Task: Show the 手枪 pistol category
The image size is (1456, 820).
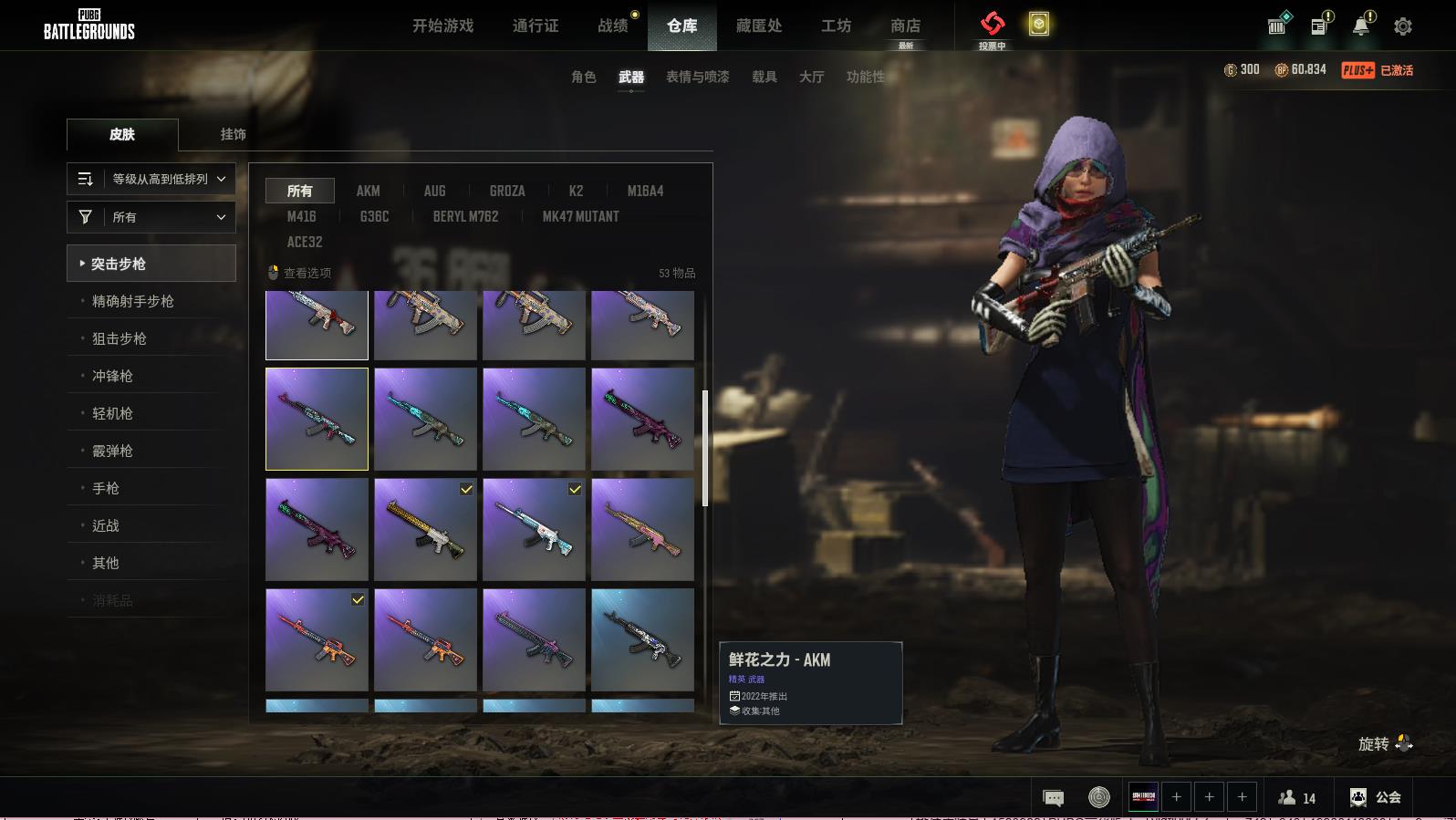Action: [105, 488]
